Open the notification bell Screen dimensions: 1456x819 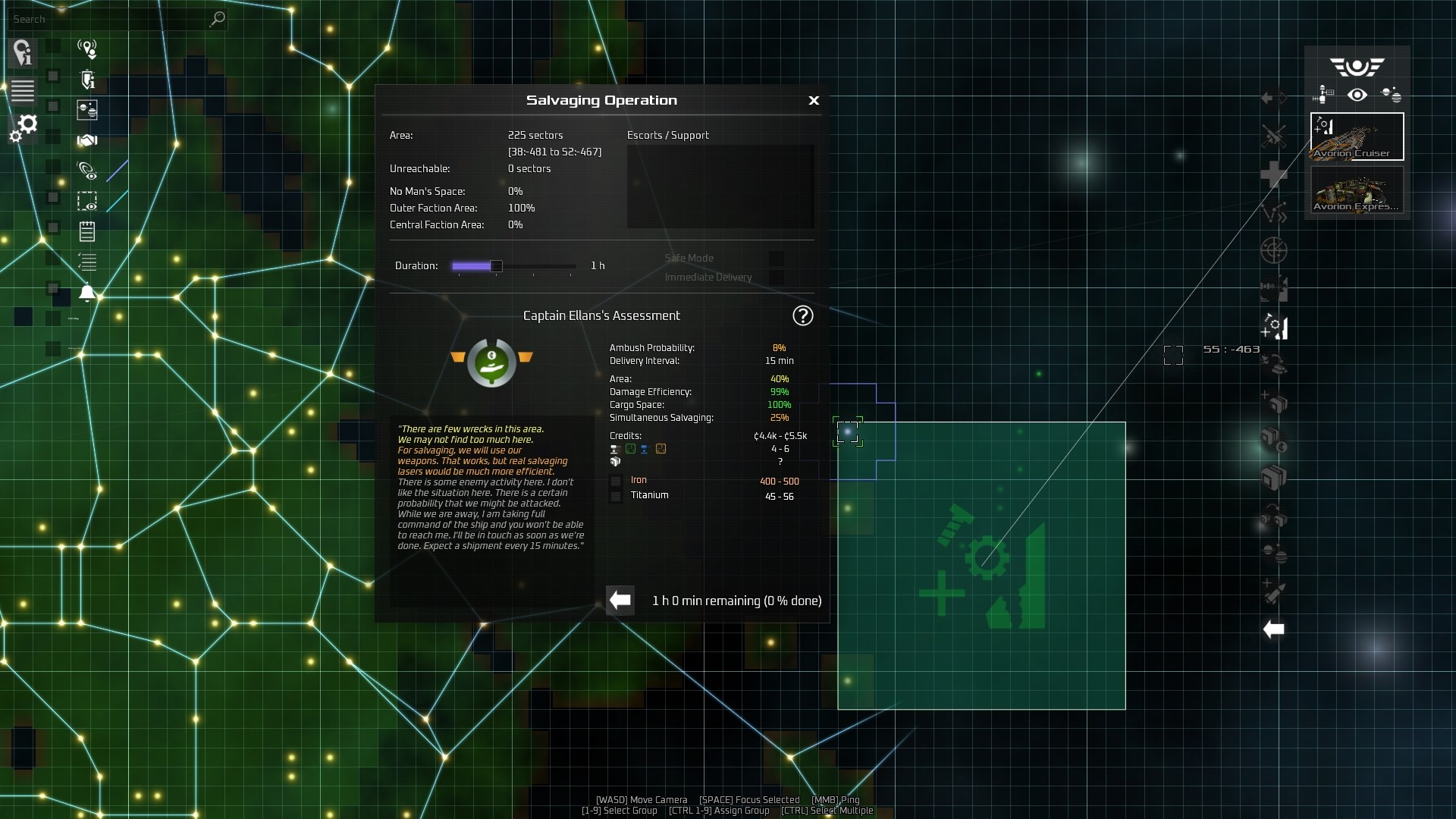(87, 291)
